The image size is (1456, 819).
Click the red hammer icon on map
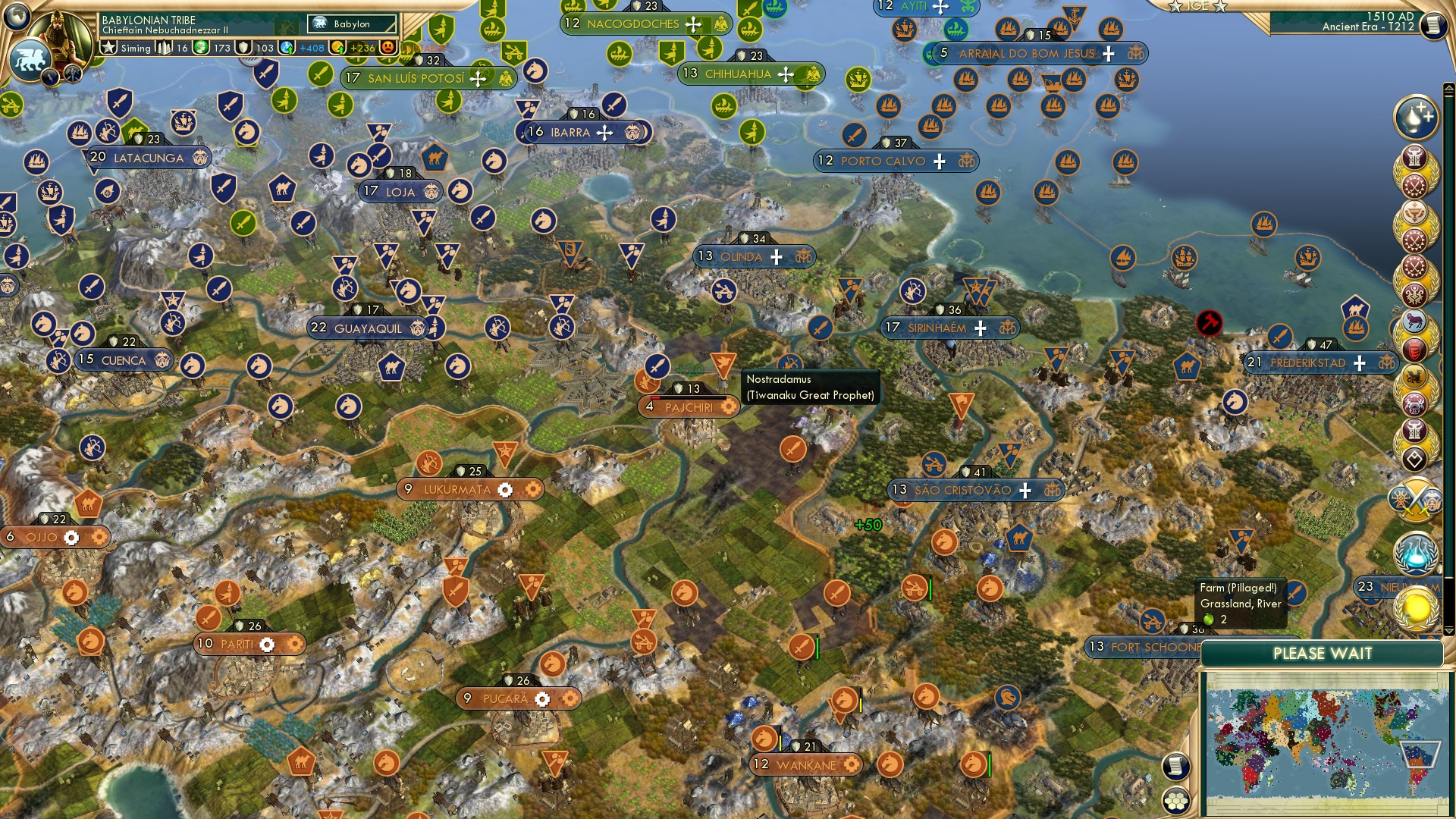1209,323
